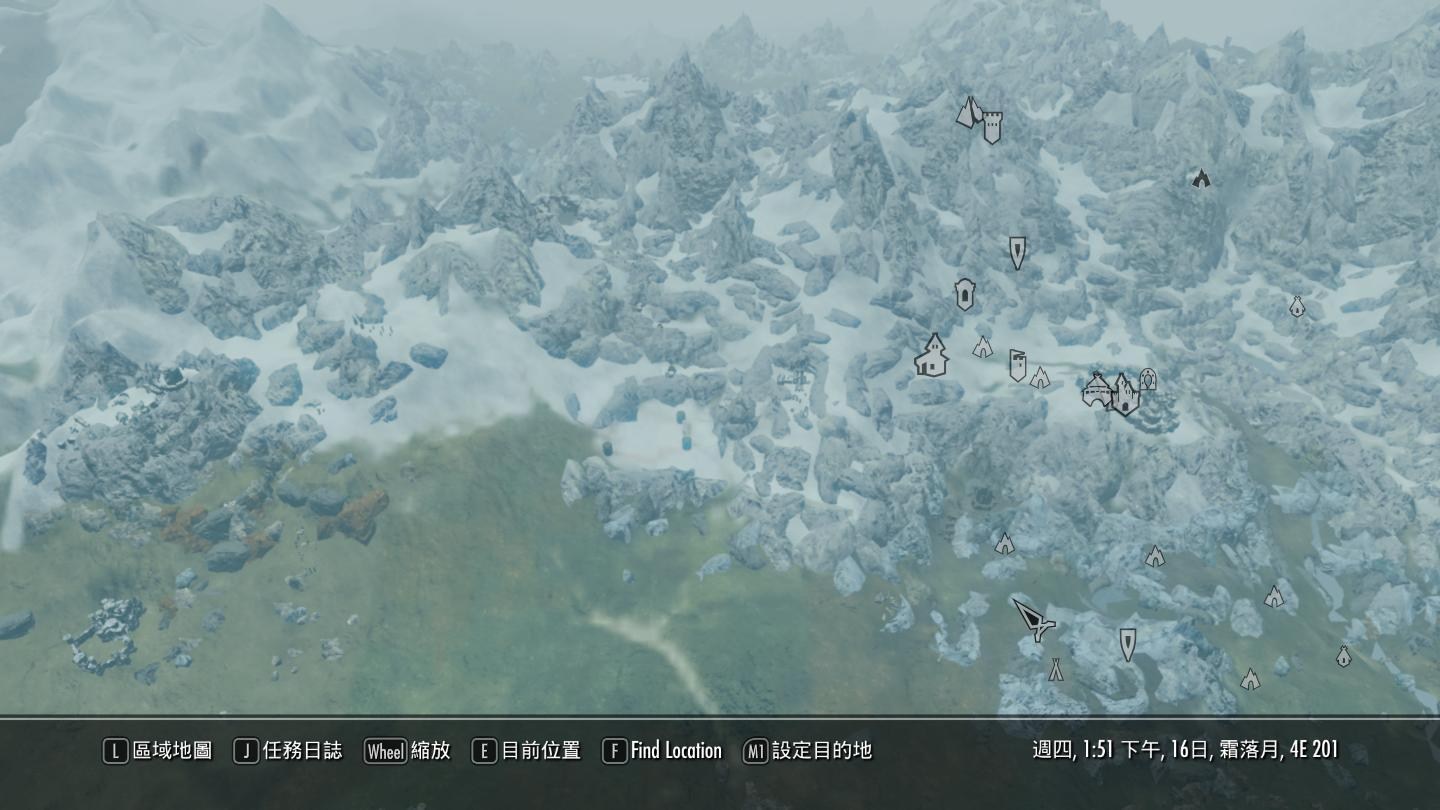1440x810 pixels.
Task: Click the mountain peak marker beside that fort
Action: click(966, 110)
